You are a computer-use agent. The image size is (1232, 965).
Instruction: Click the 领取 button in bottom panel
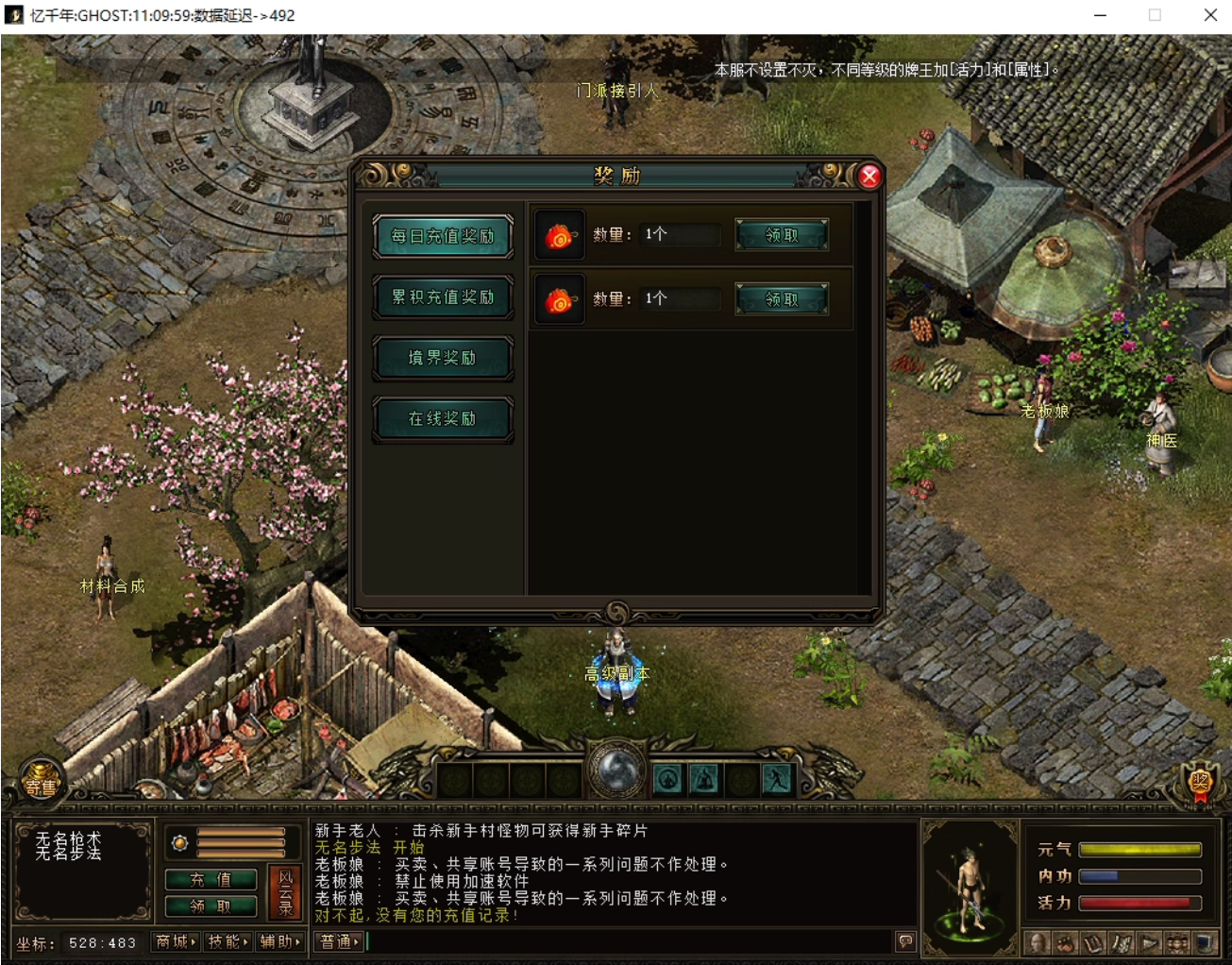211,906
